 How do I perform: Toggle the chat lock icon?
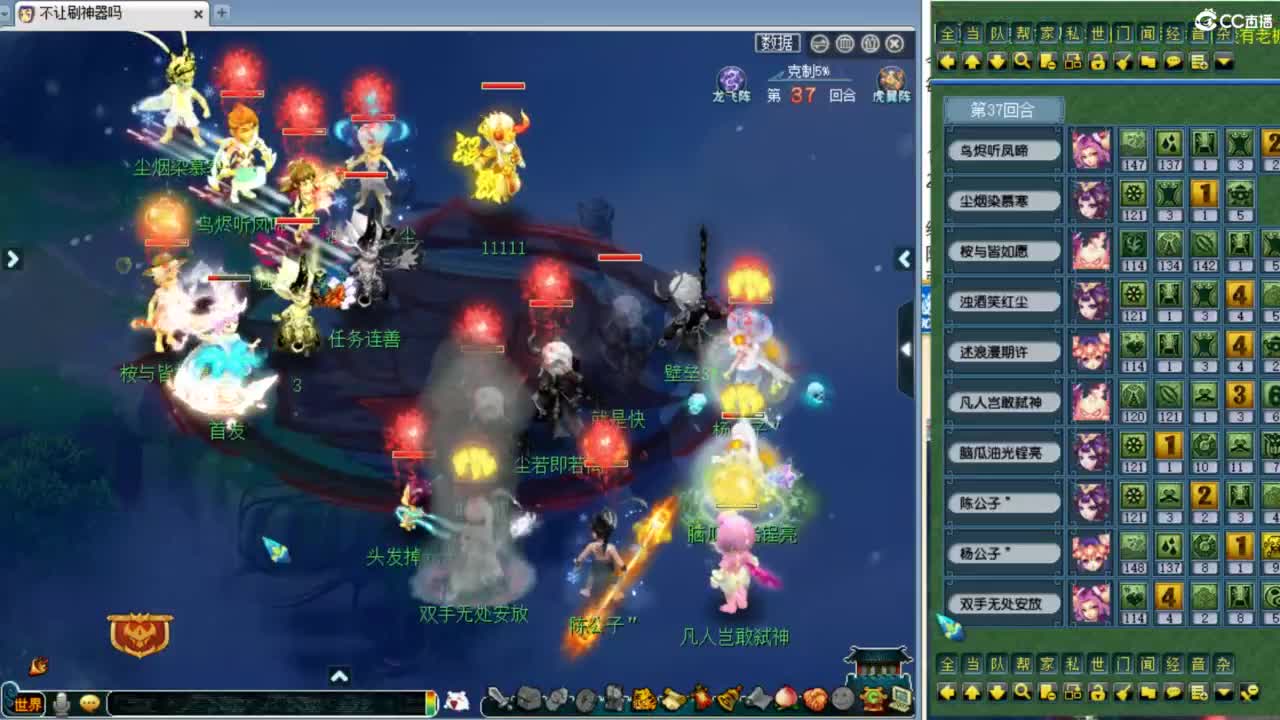(1097, 63)
